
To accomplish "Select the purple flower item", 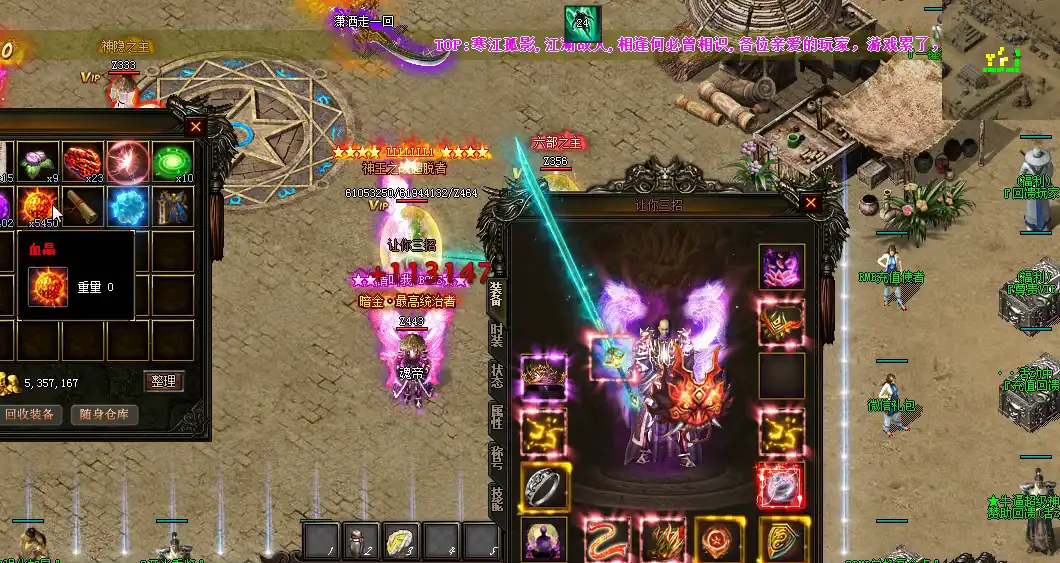I will point(38,161).
